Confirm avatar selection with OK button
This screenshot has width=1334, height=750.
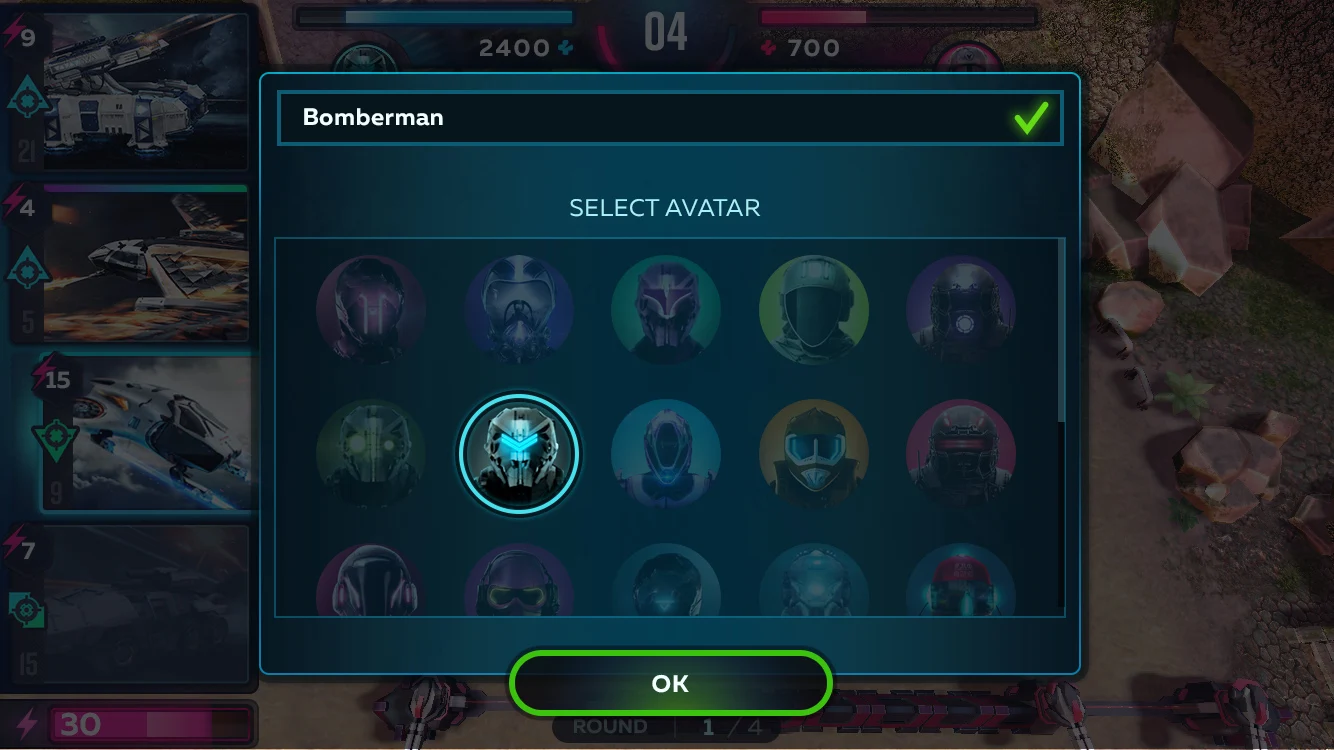coord(670,683)
